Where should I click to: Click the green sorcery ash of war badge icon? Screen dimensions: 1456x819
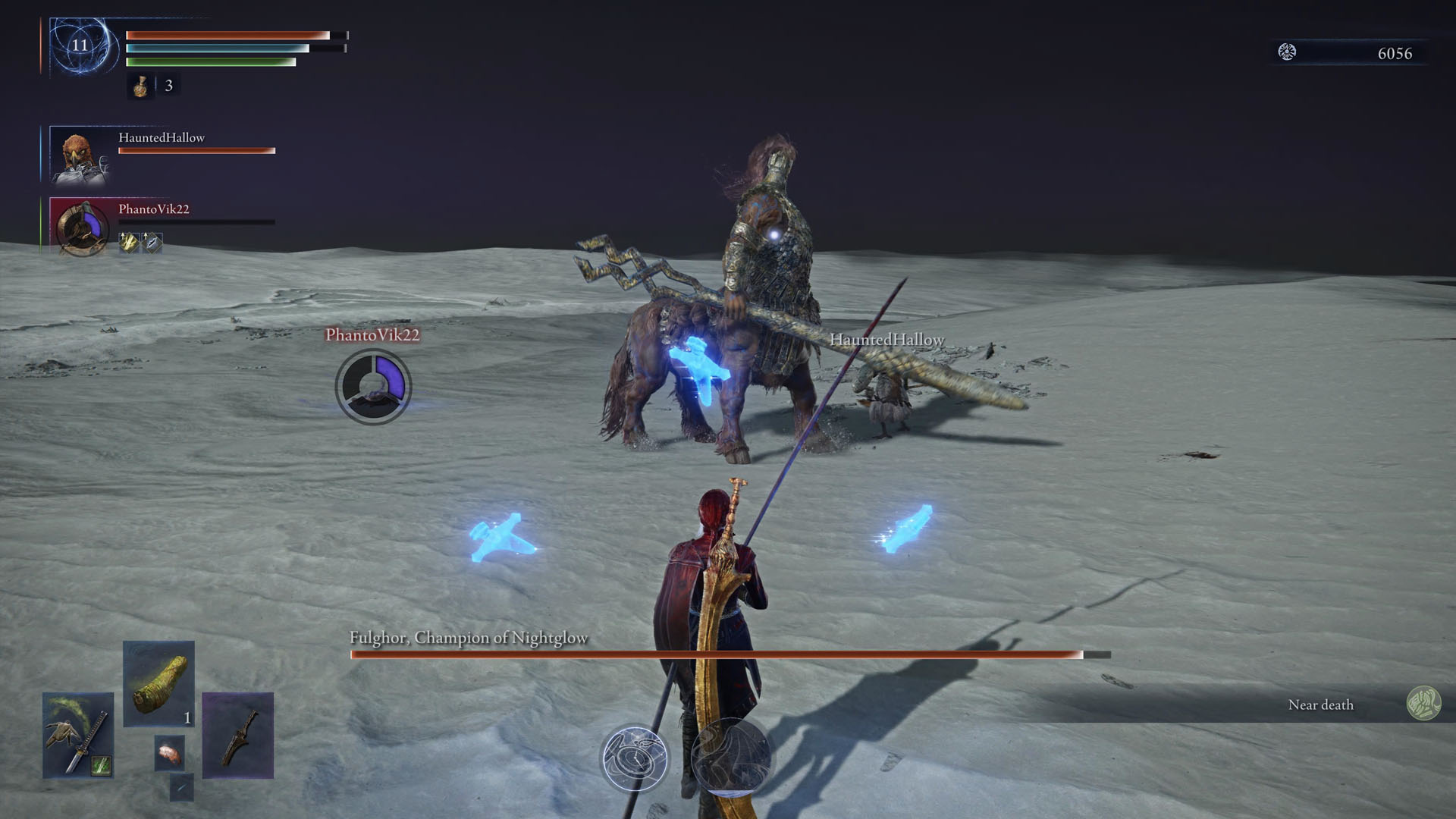point(102,764)
